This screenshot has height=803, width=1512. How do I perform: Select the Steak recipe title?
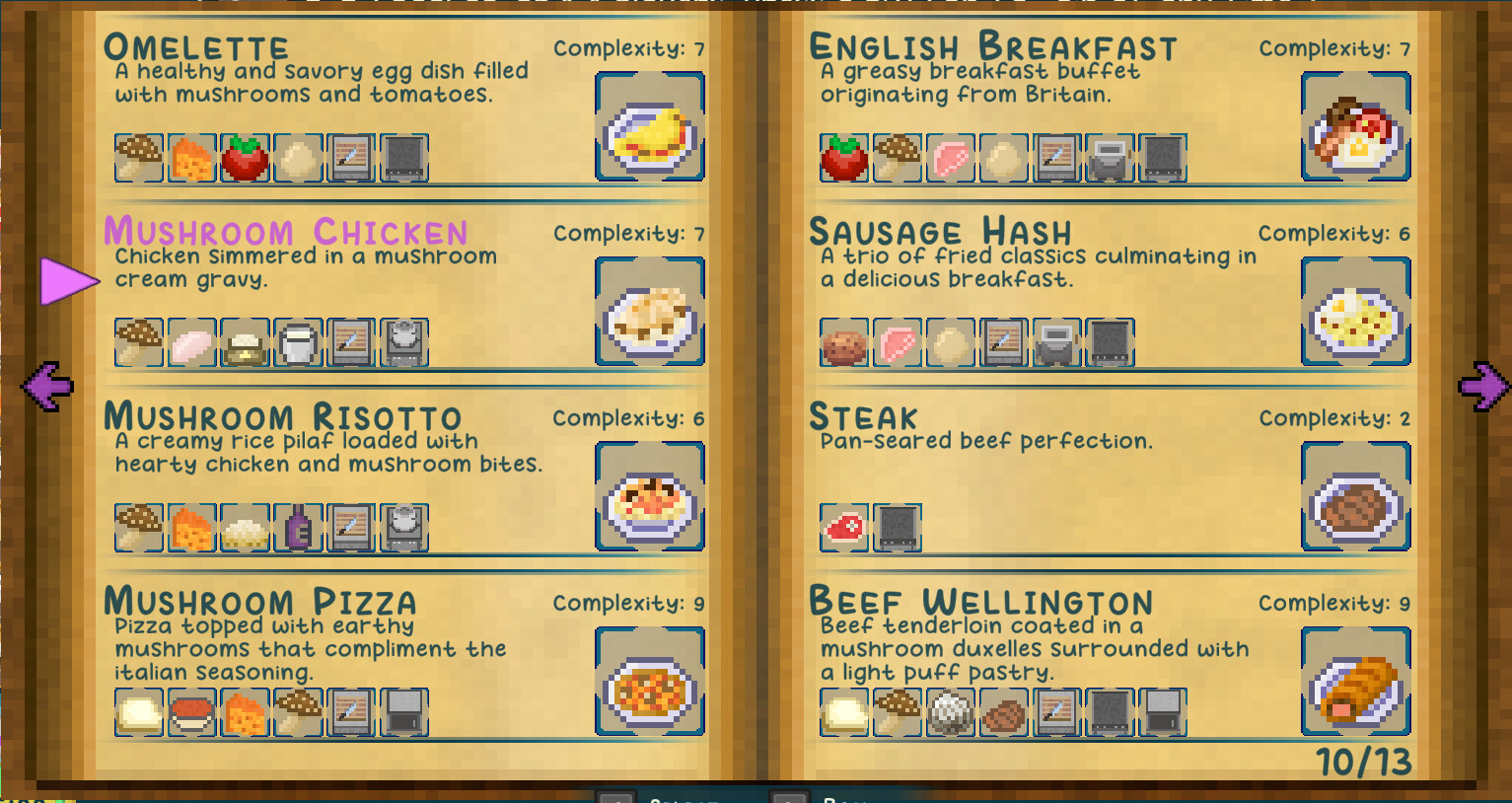(x=863, y=417)
